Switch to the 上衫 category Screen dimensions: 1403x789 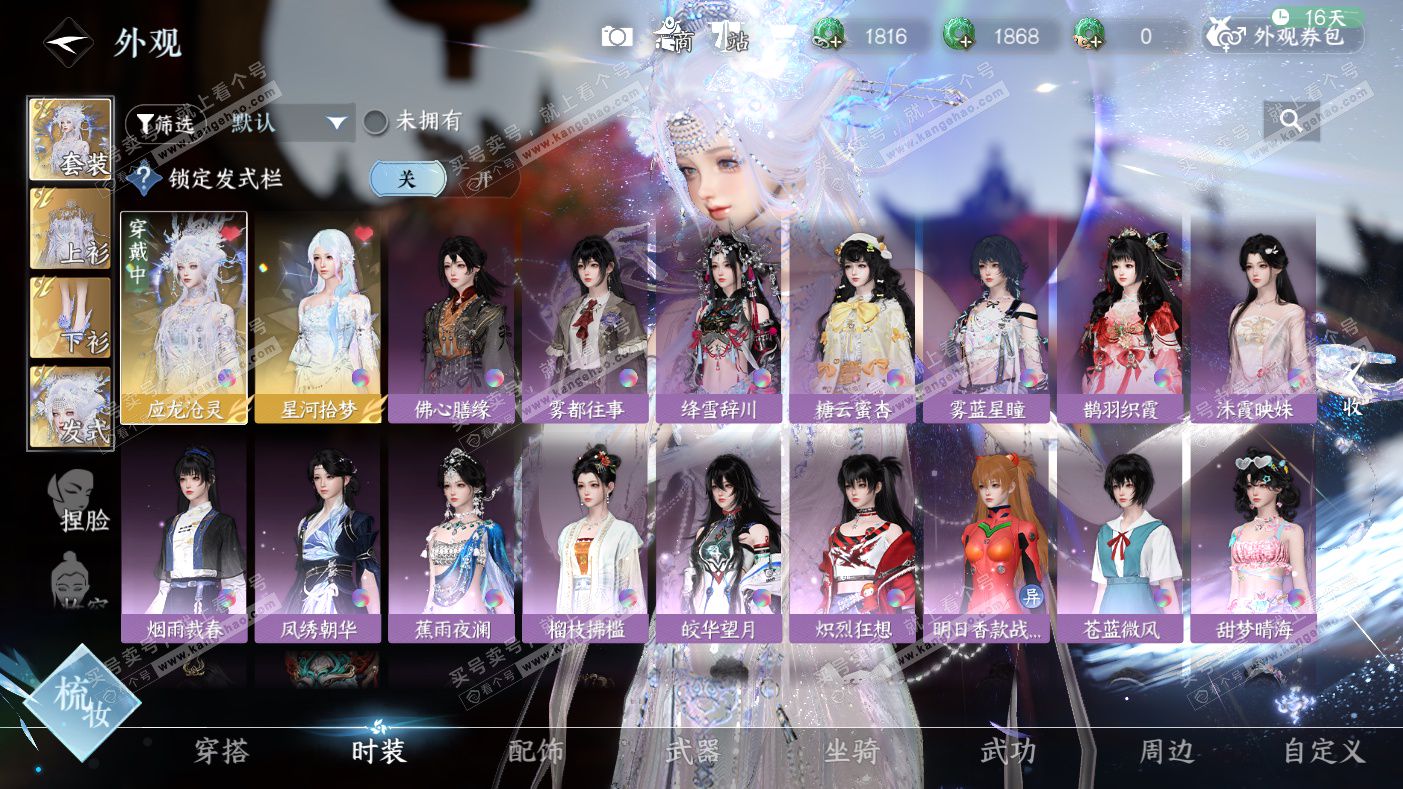pyautogui.click(x=70, y=229)
